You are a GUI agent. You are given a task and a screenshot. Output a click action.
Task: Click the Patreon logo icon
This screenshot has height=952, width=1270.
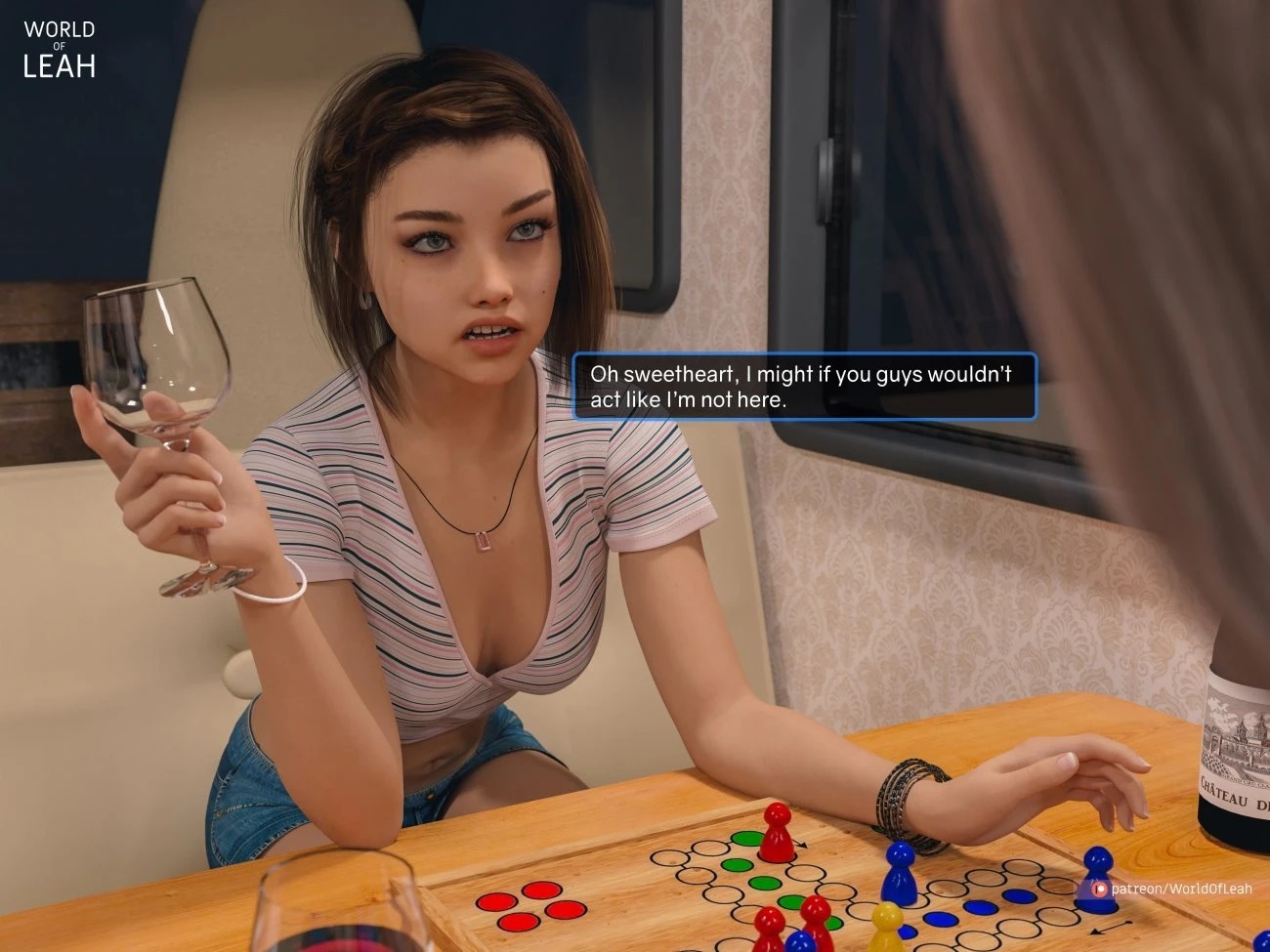[1098, 889]
